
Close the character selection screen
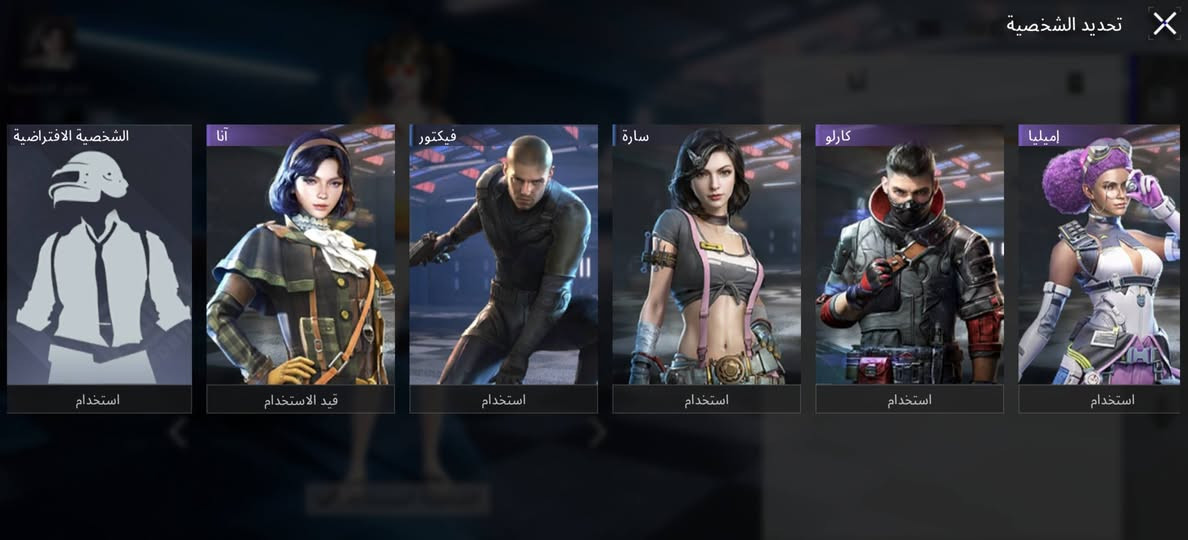pos(1164,24)
